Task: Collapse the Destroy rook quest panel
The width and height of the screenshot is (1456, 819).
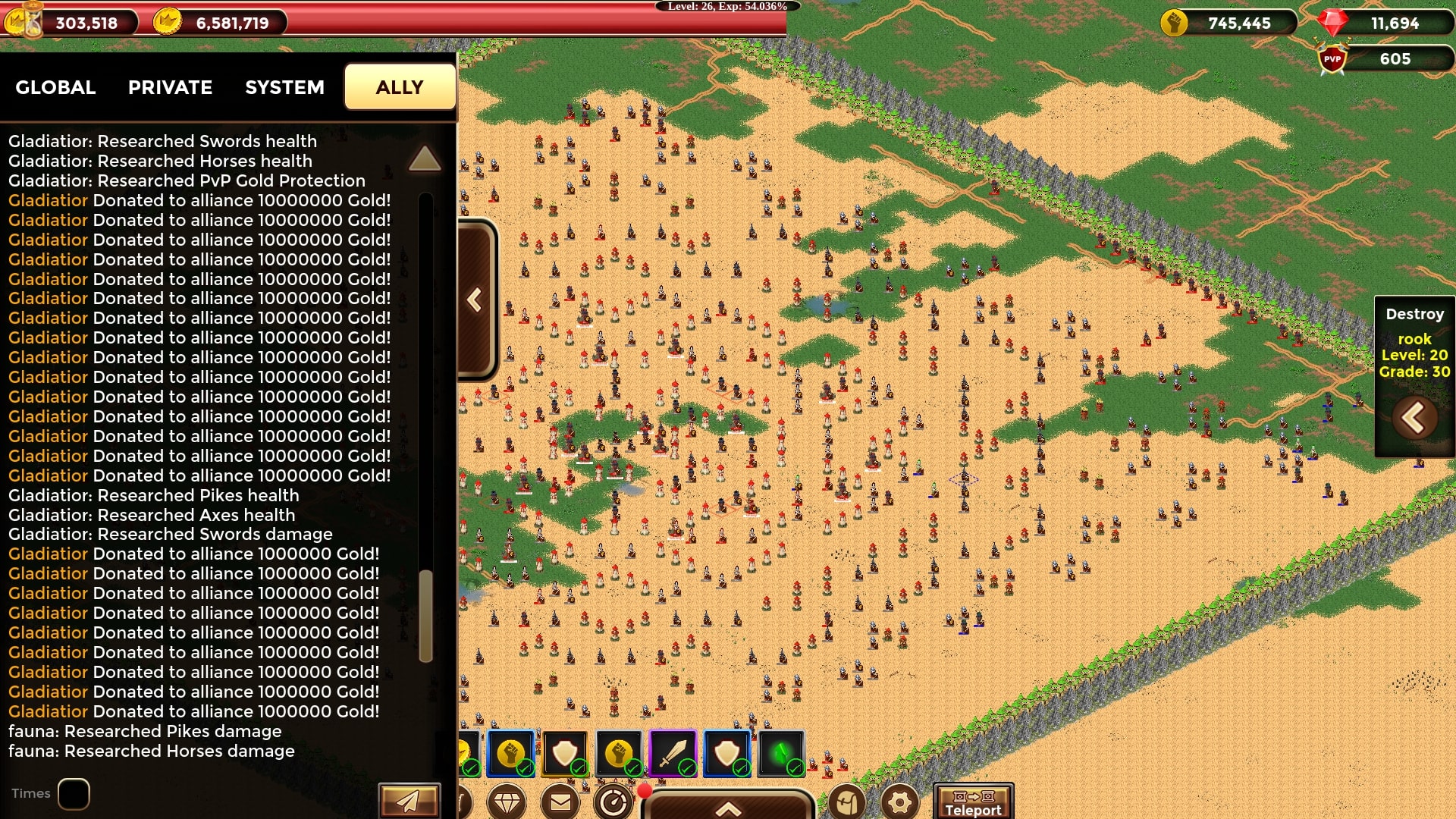Action: tap(1414, 417)
